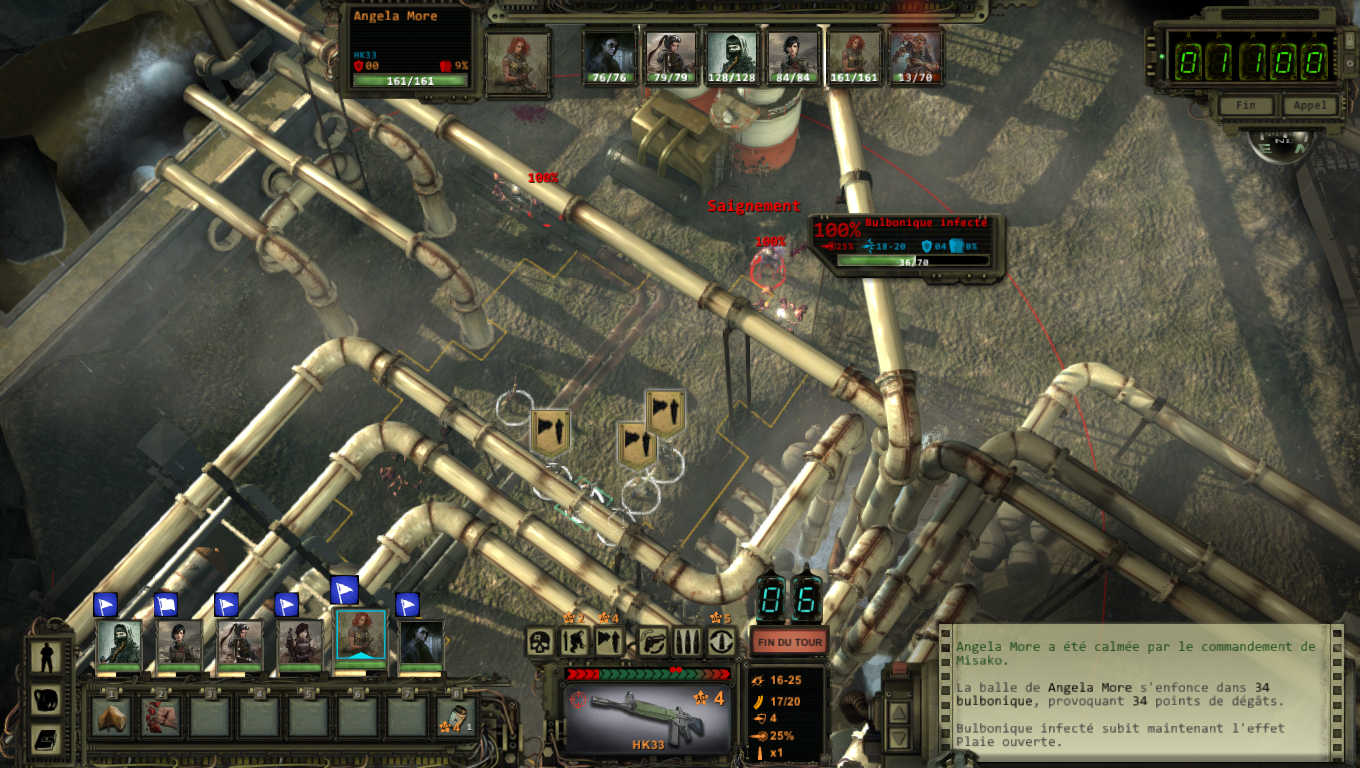Open the backpack inventory
The height and width of the screenshot is (768, 1360).
pyautogui.click(x=46, y=699)
